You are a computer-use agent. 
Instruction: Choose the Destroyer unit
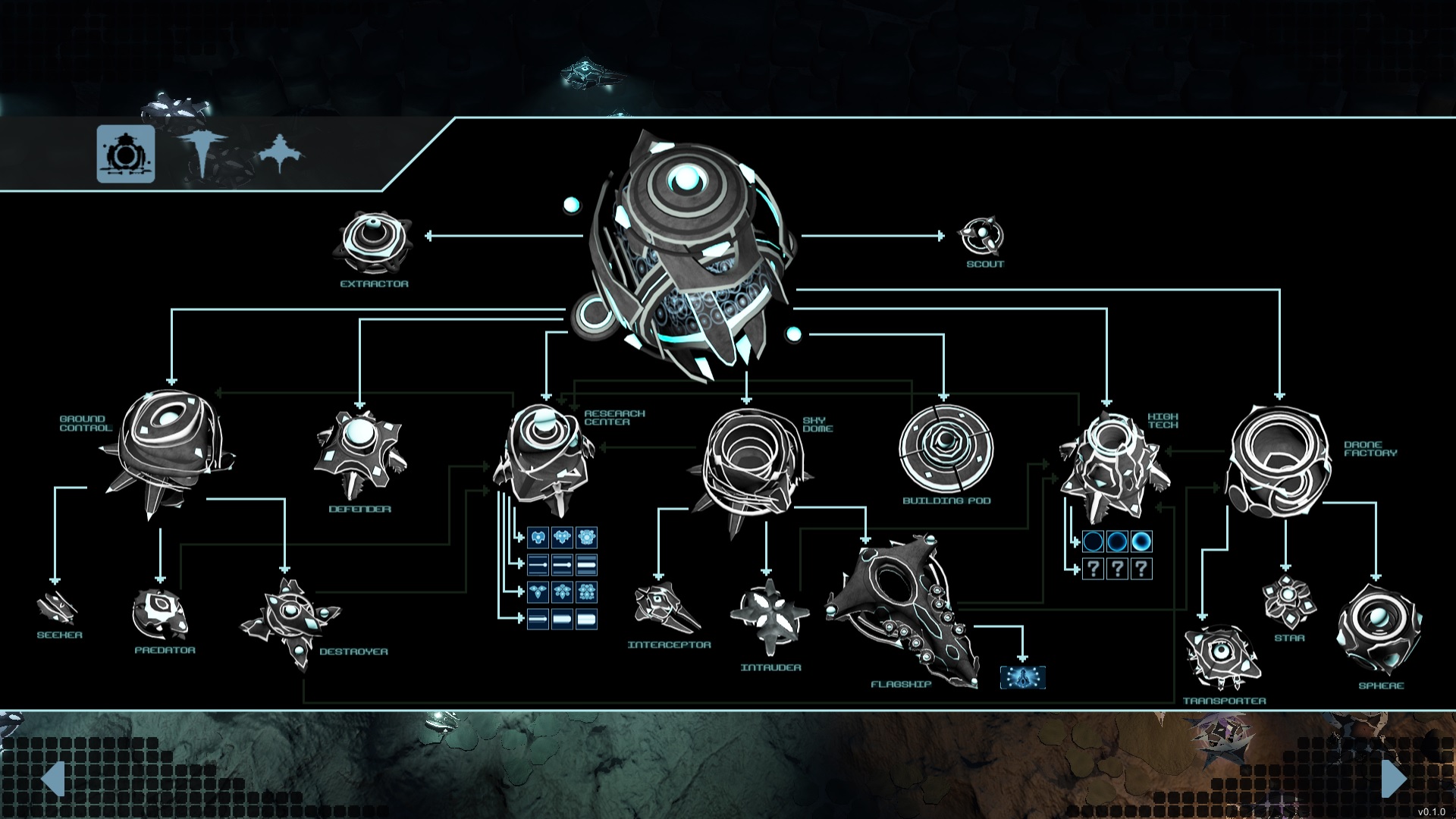pos(291,623)
